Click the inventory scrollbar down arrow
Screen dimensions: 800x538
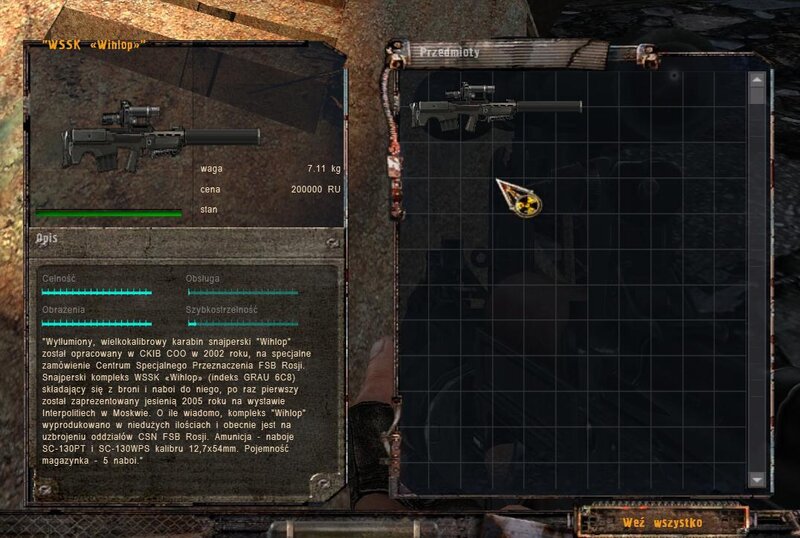click(757, 480)
